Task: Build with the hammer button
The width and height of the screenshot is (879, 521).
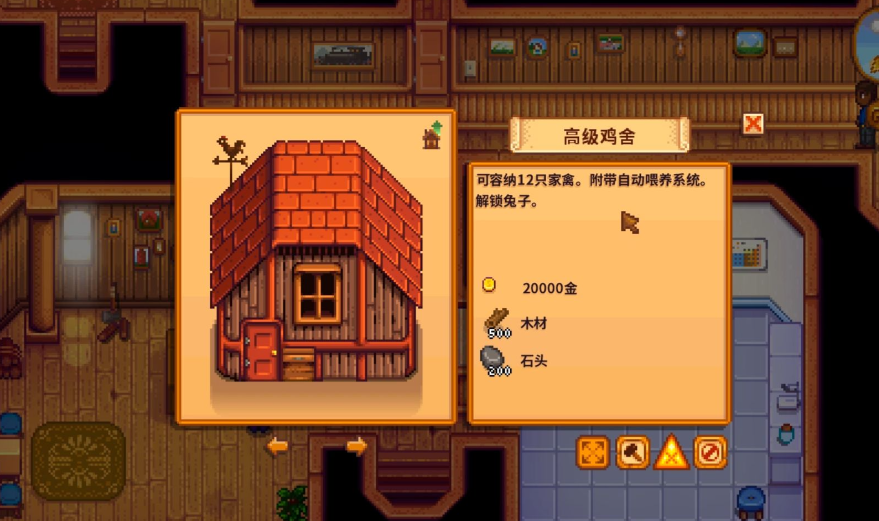Action: tap(632, 453)
